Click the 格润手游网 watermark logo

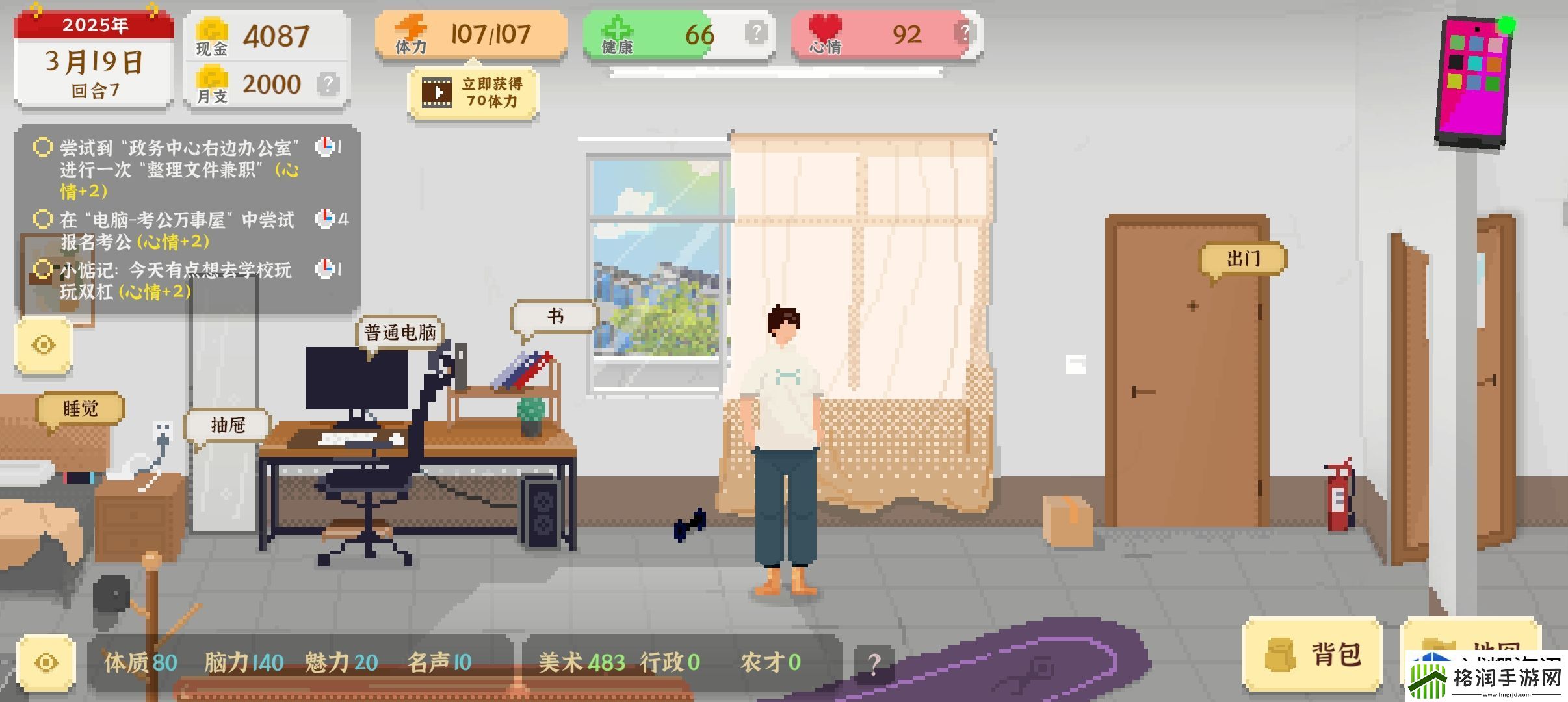pyautogui.click(x=1487, y=678)
